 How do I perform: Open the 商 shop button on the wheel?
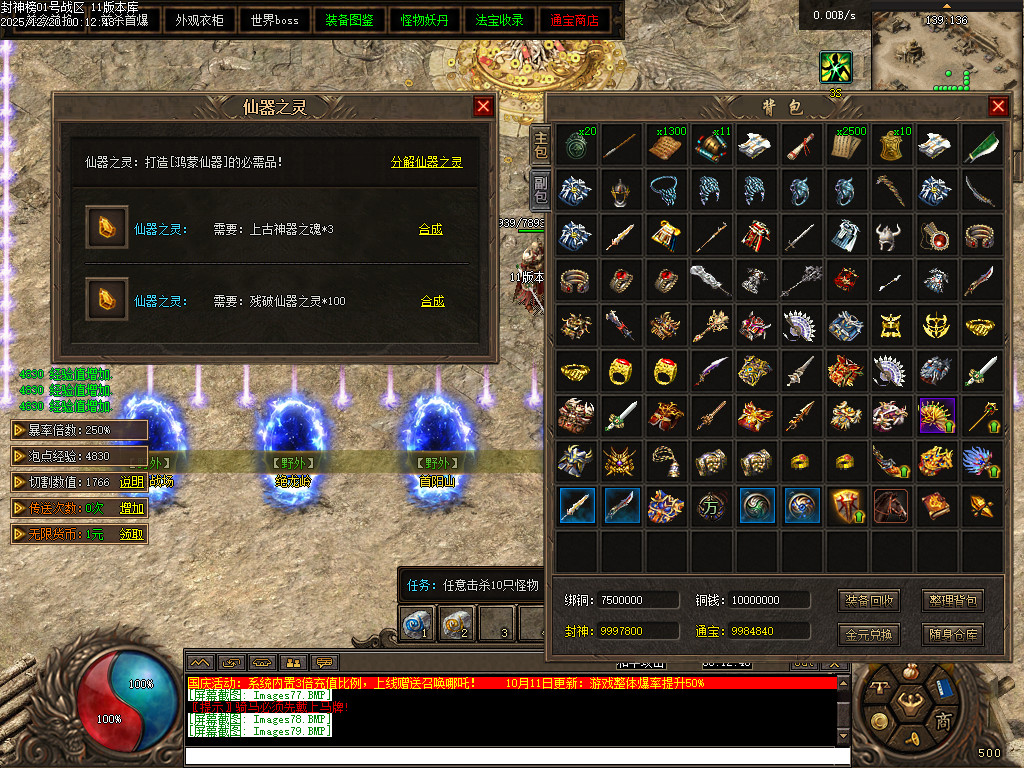pos(942,722)
